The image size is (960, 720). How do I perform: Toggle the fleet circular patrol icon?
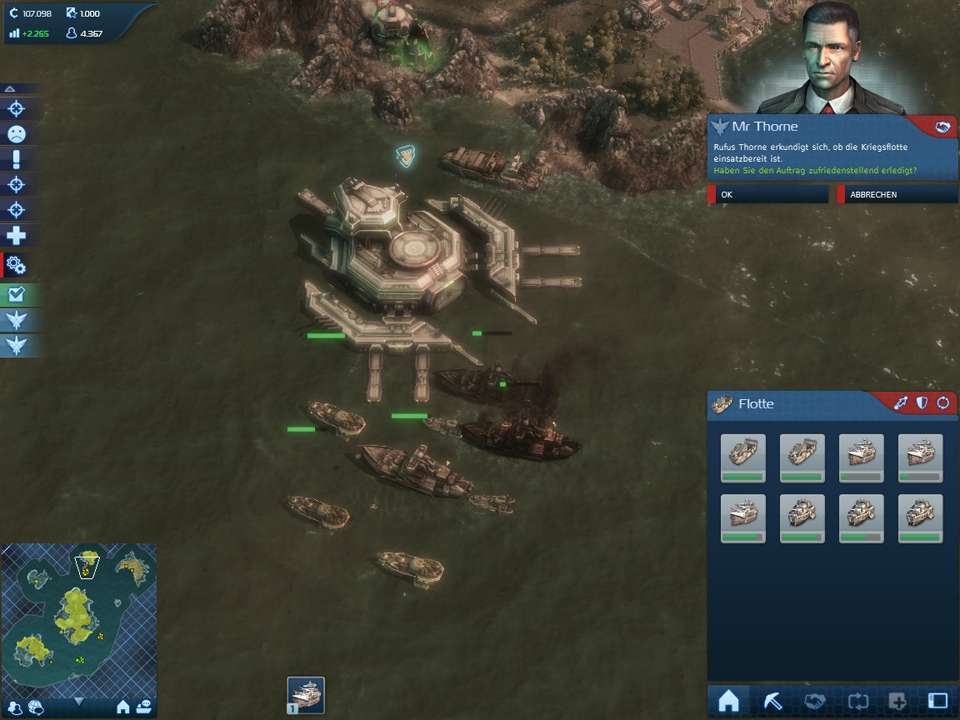point(942,403)
